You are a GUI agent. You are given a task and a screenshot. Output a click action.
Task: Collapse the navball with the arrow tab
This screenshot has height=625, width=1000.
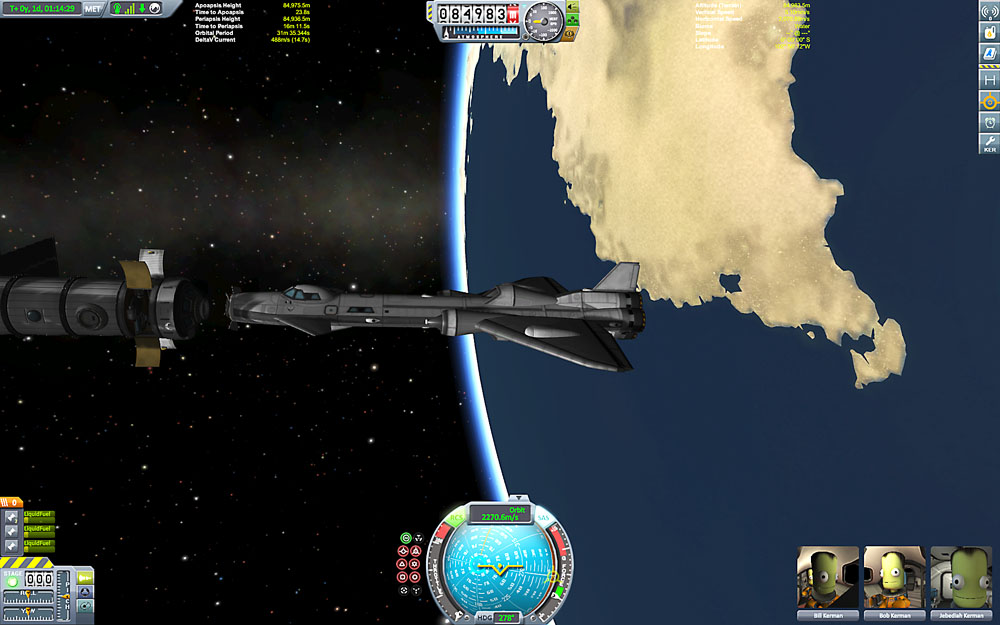(x=518, y=498)
